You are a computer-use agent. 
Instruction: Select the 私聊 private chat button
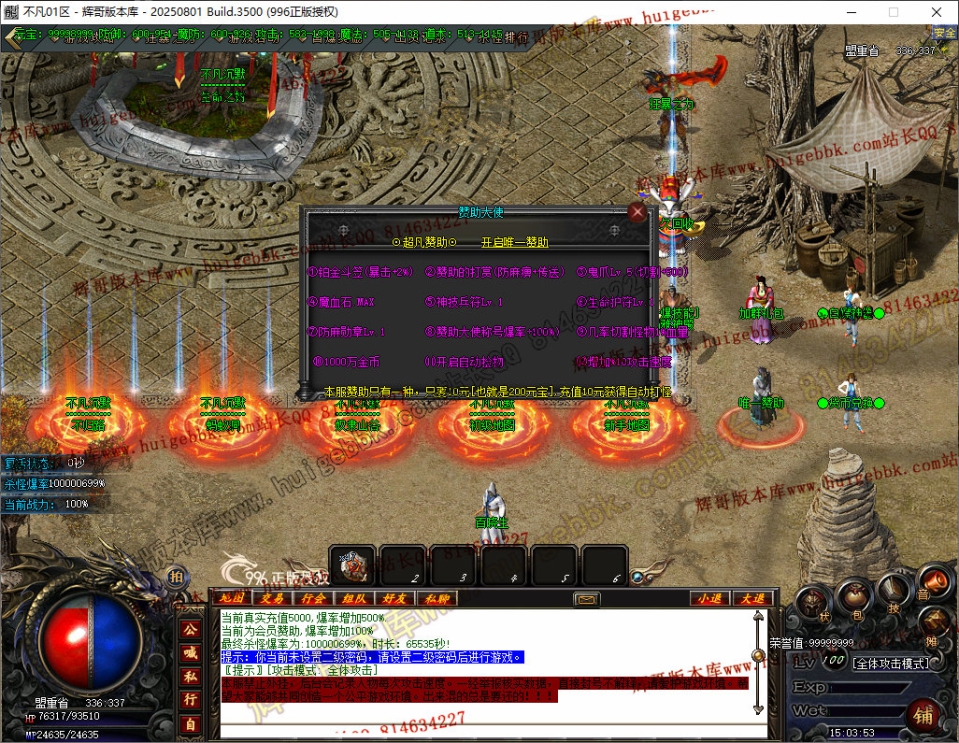click(x=436, y=598)
